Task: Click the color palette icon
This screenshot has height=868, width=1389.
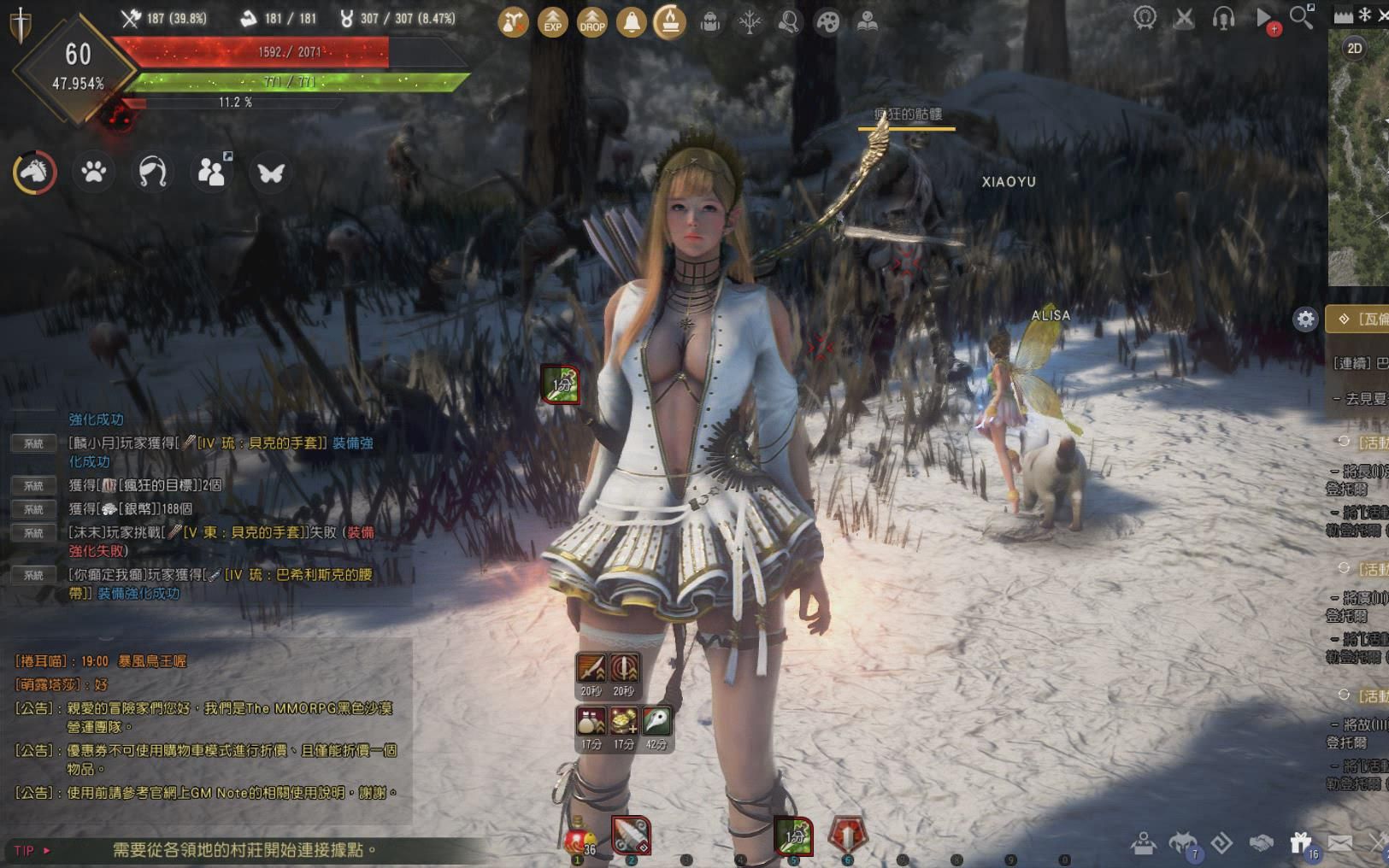Action: point(827,21)
